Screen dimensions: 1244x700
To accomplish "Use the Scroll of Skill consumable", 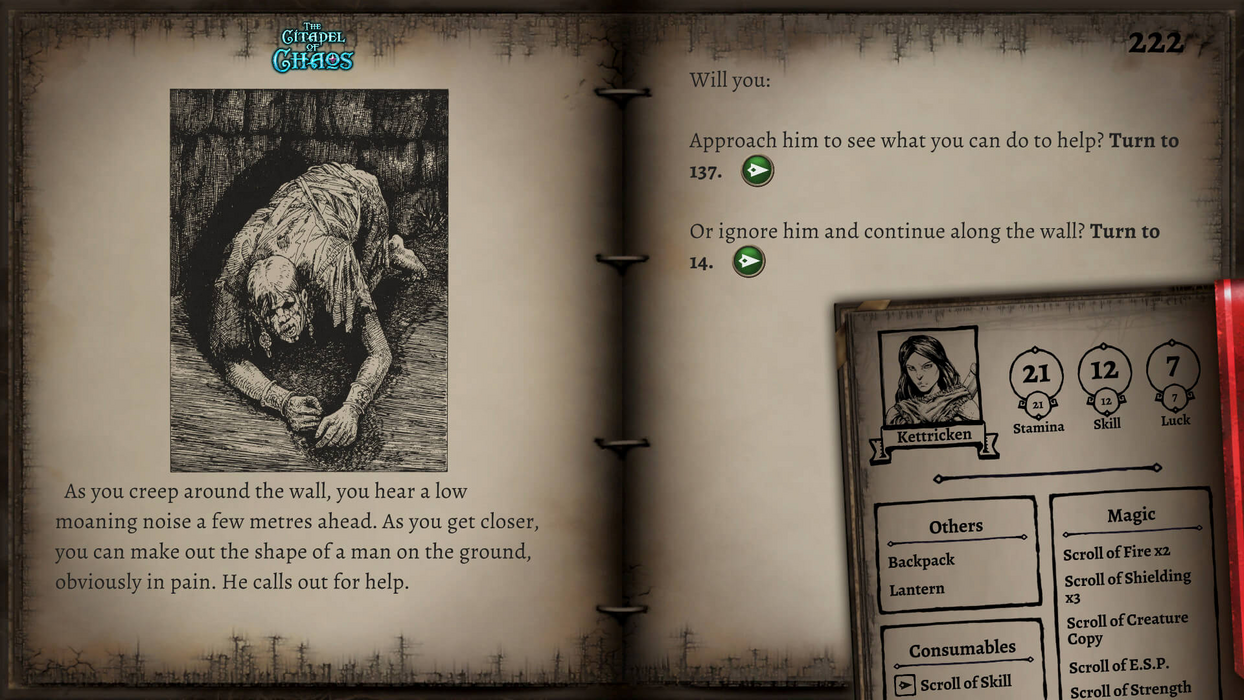I will coord(905,685).
